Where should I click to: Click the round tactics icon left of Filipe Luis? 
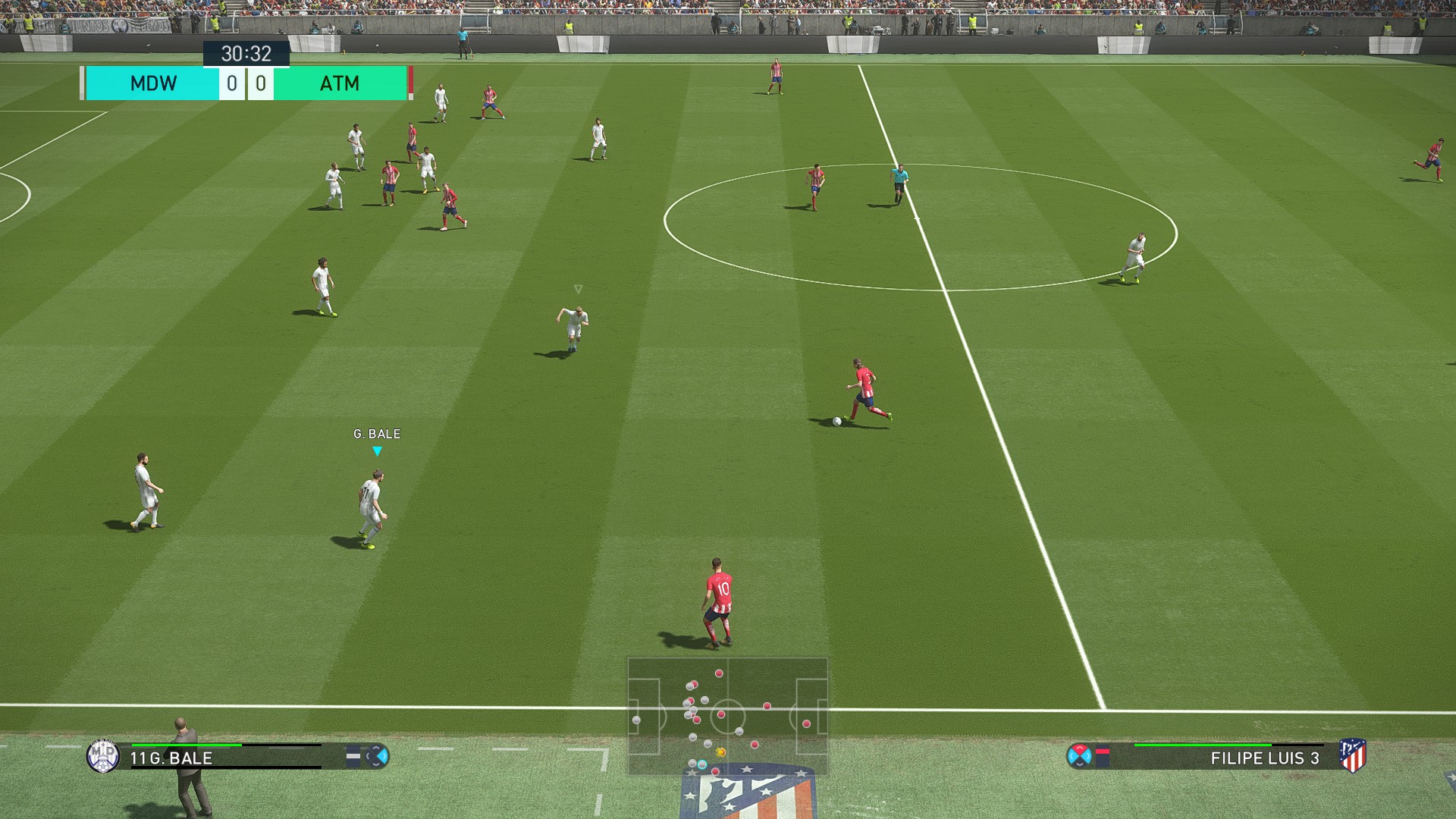pyautogui.click(x=1079, y=756)
